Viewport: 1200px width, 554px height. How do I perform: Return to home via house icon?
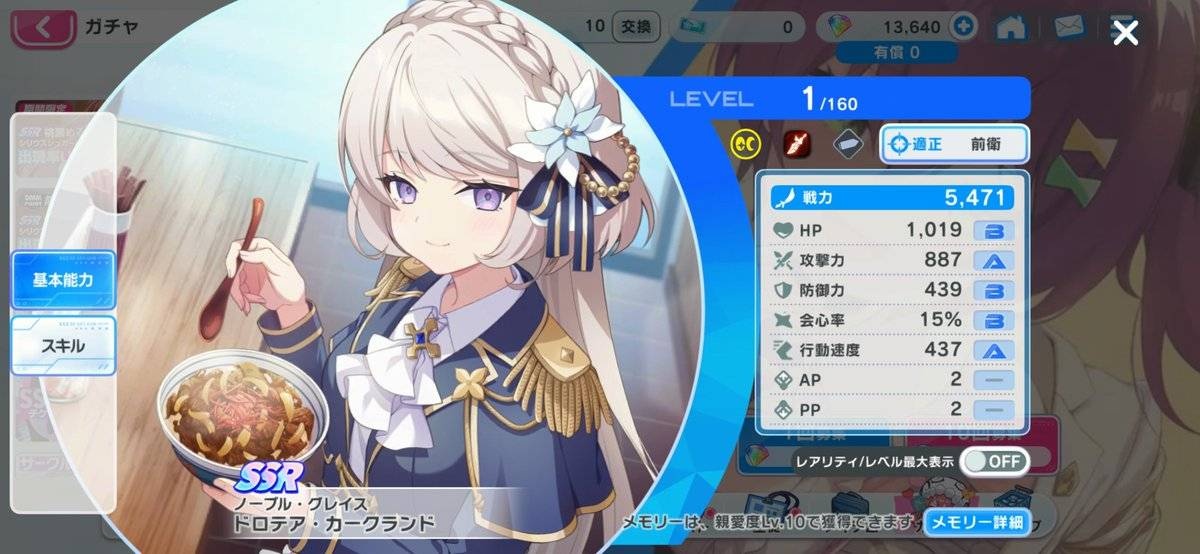pos(1015,27)
